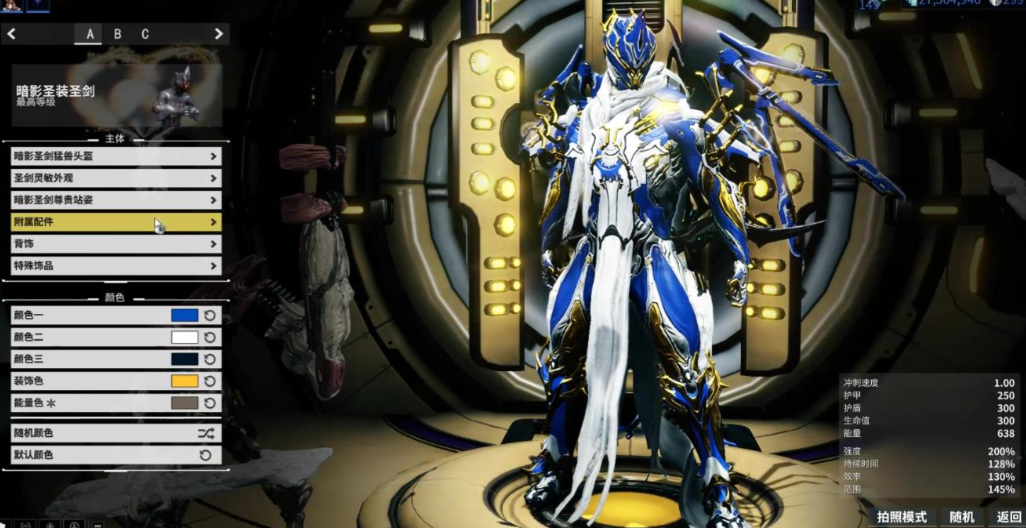Go back with the 返回 button
The image size is (1026, 528).
click(x=1008, y=517)
